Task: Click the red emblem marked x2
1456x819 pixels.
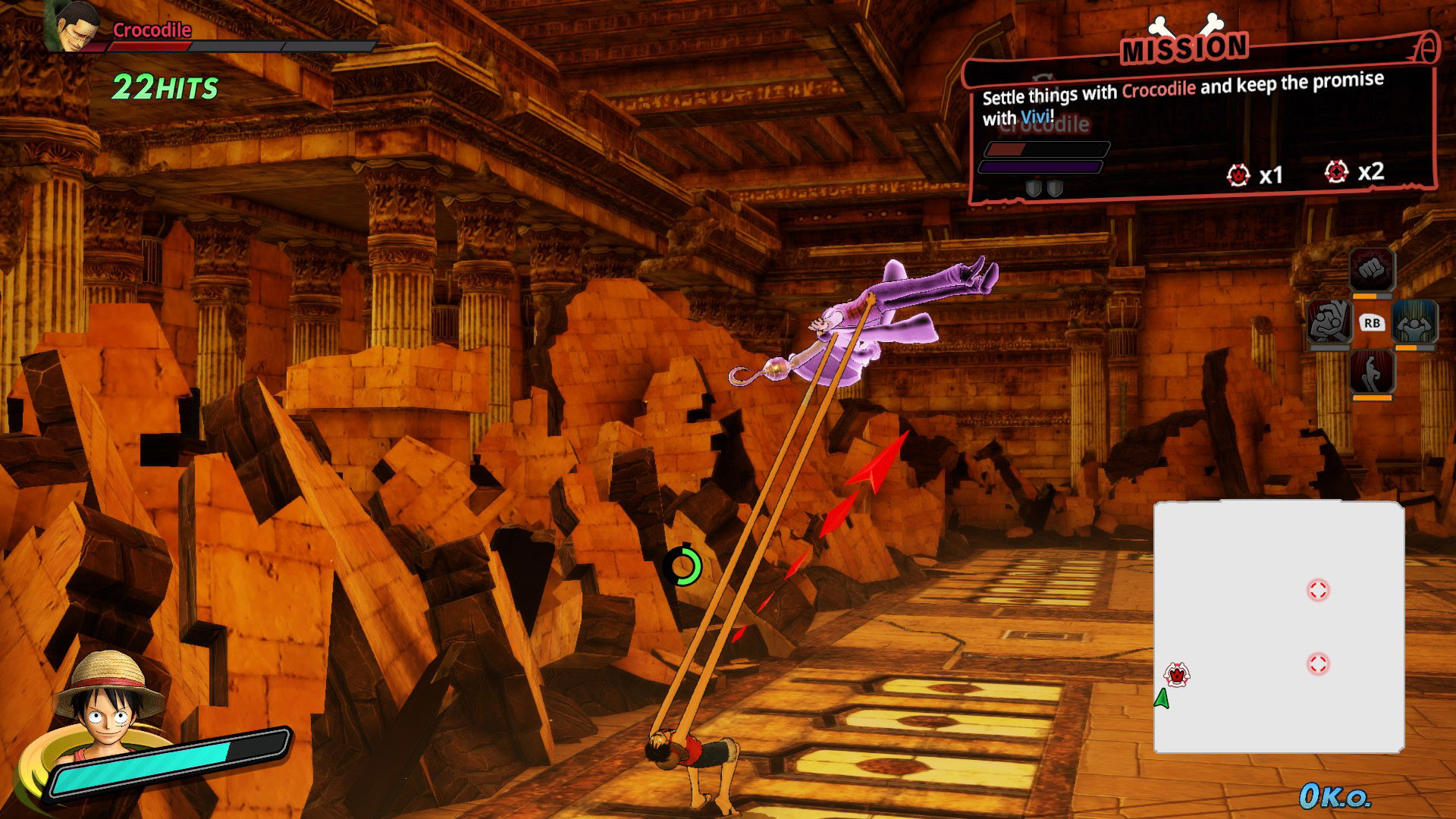Action: (x=1337, y=173)
